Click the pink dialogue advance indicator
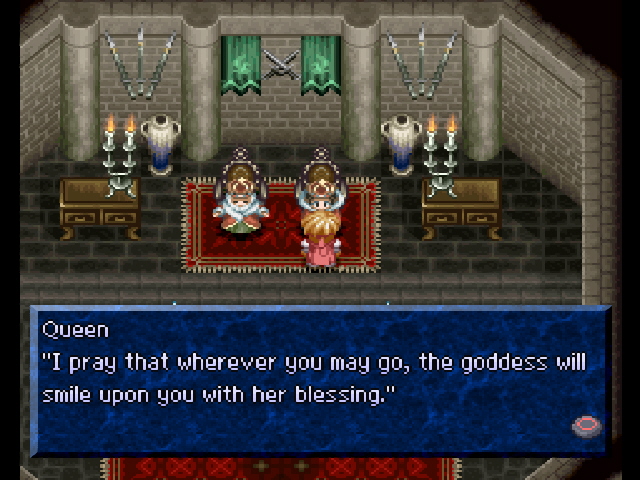This screenshot has height=480, width=640. click(x=586, y=426)
